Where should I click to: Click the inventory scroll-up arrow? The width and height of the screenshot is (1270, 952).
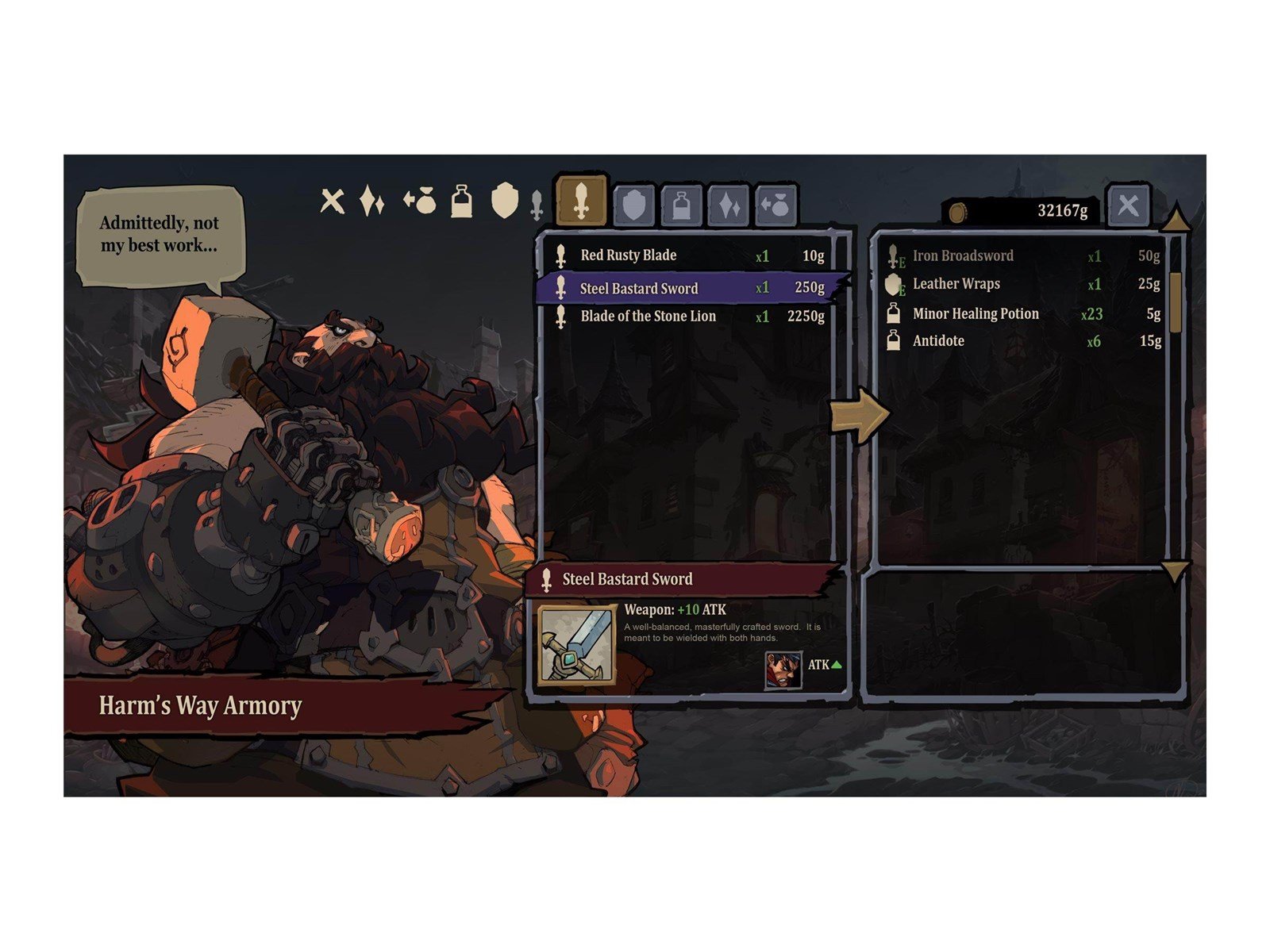1176,219
